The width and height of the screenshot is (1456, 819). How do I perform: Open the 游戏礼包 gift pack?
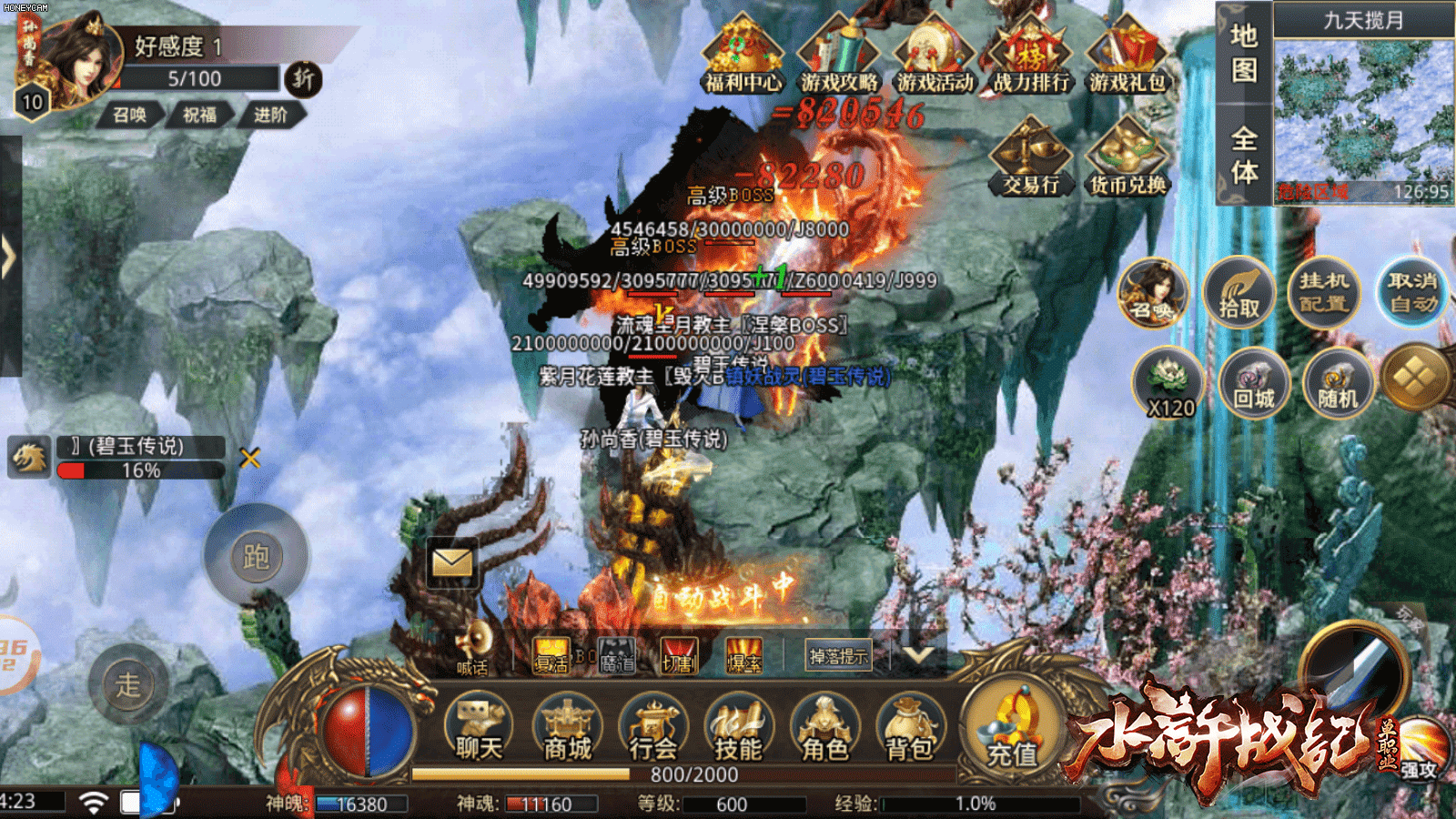click(1127, 56)
